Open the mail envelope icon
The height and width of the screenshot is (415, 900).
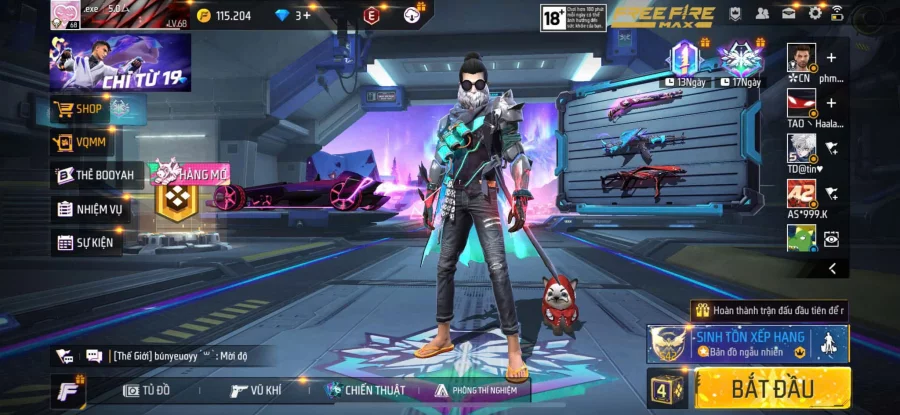(788, 13)
